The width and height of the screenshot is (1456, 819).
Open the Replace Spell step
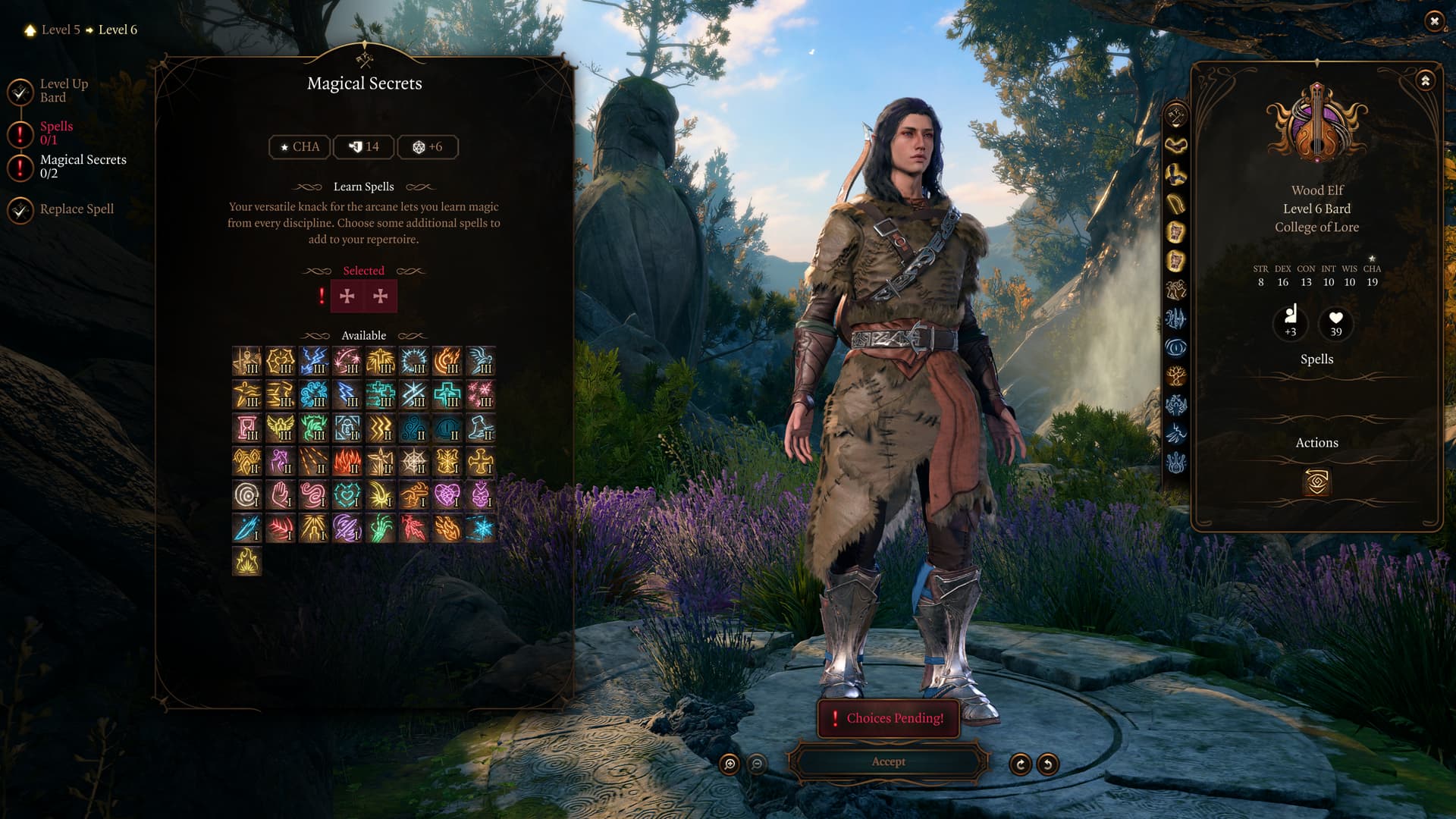77,209
